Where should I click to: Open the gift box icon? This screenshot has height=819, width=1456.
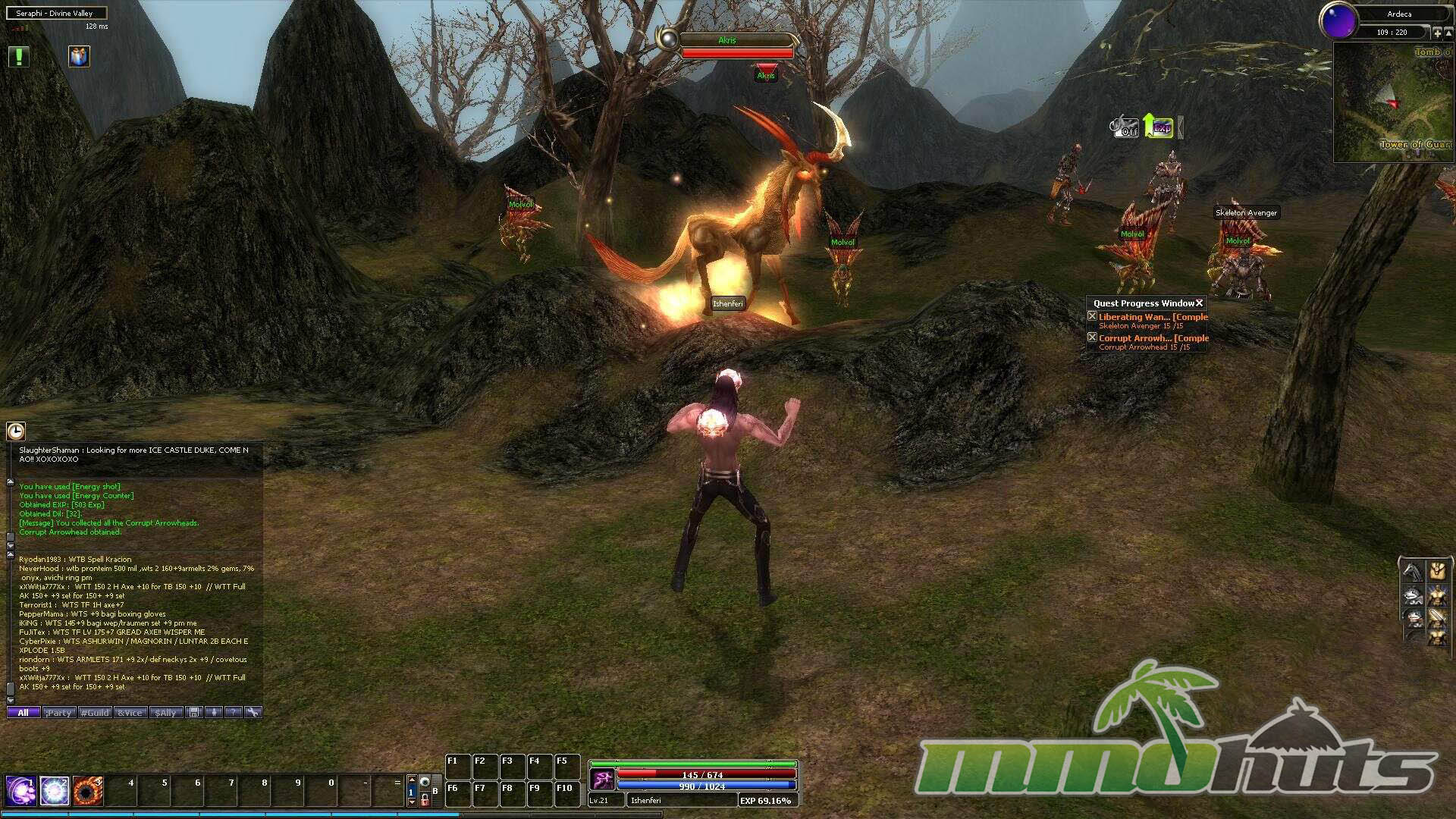[79, 56]
